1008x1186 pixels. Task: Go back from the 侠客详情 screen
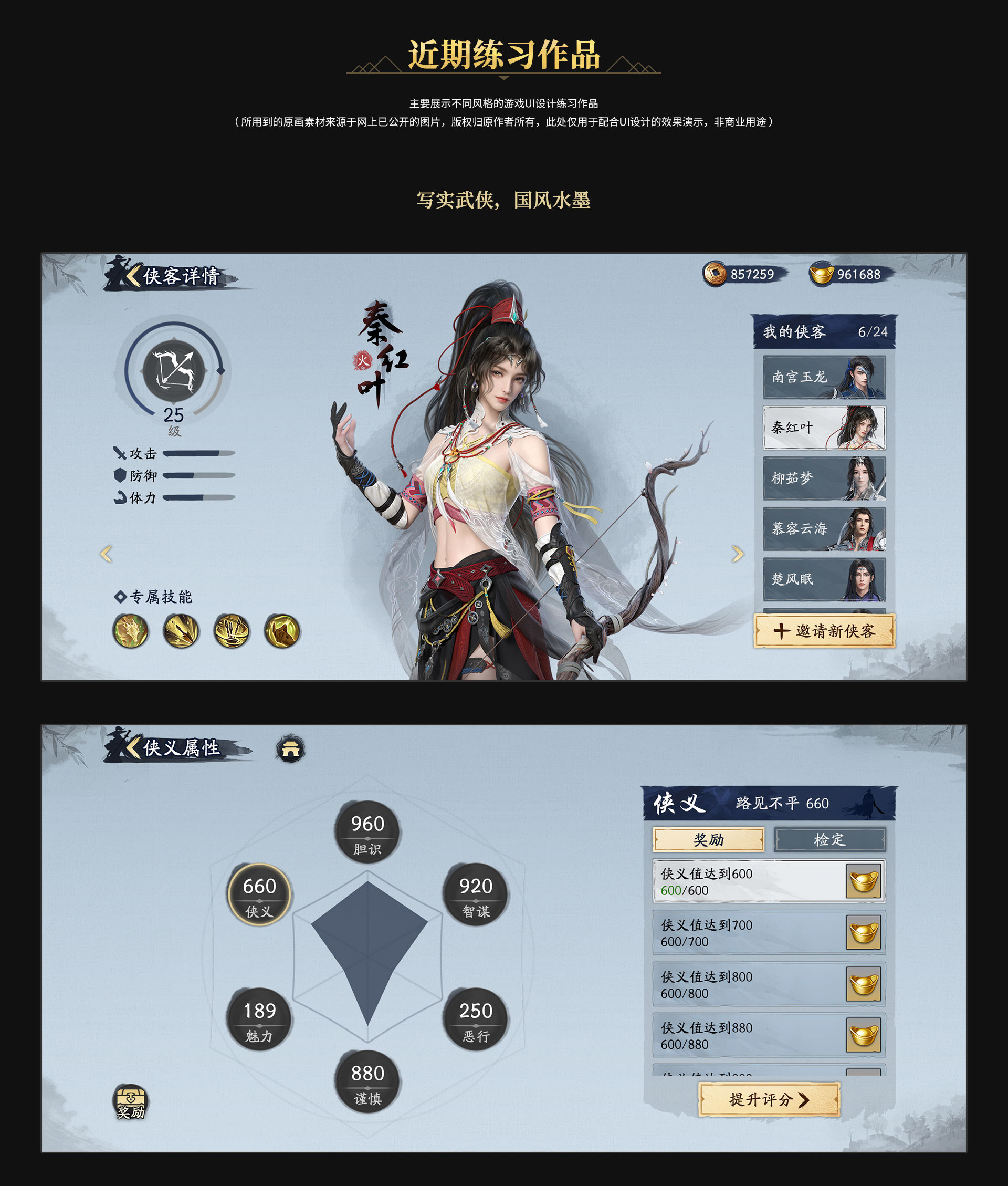coord(134,276)
